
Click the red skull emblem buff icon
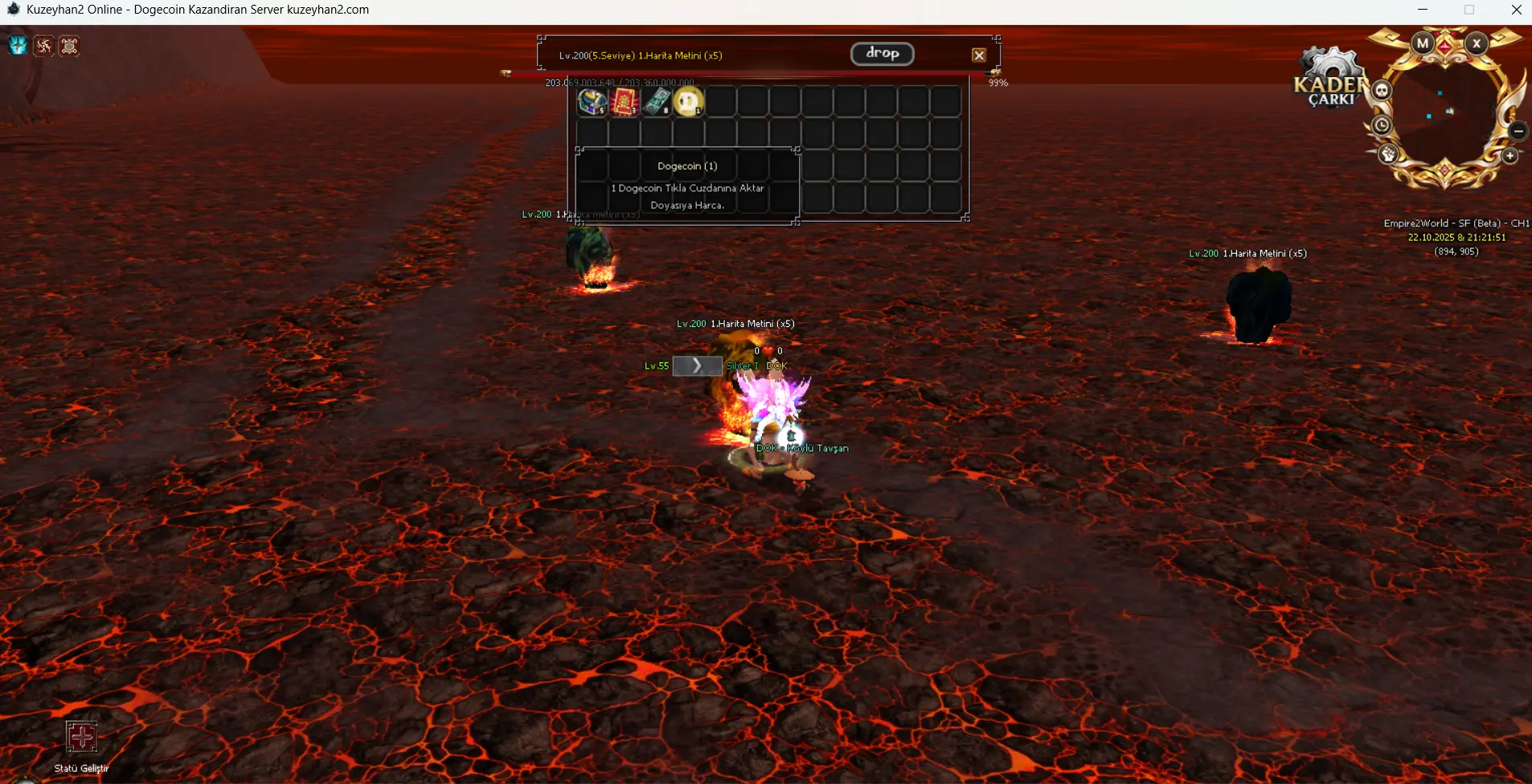click(x=69, y=46)
